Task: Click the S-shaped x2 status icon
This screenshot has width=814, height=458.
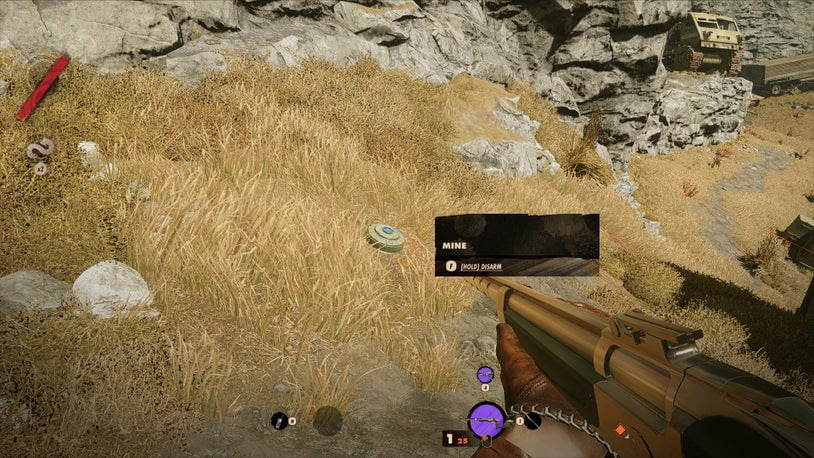Action: point(40,149)
